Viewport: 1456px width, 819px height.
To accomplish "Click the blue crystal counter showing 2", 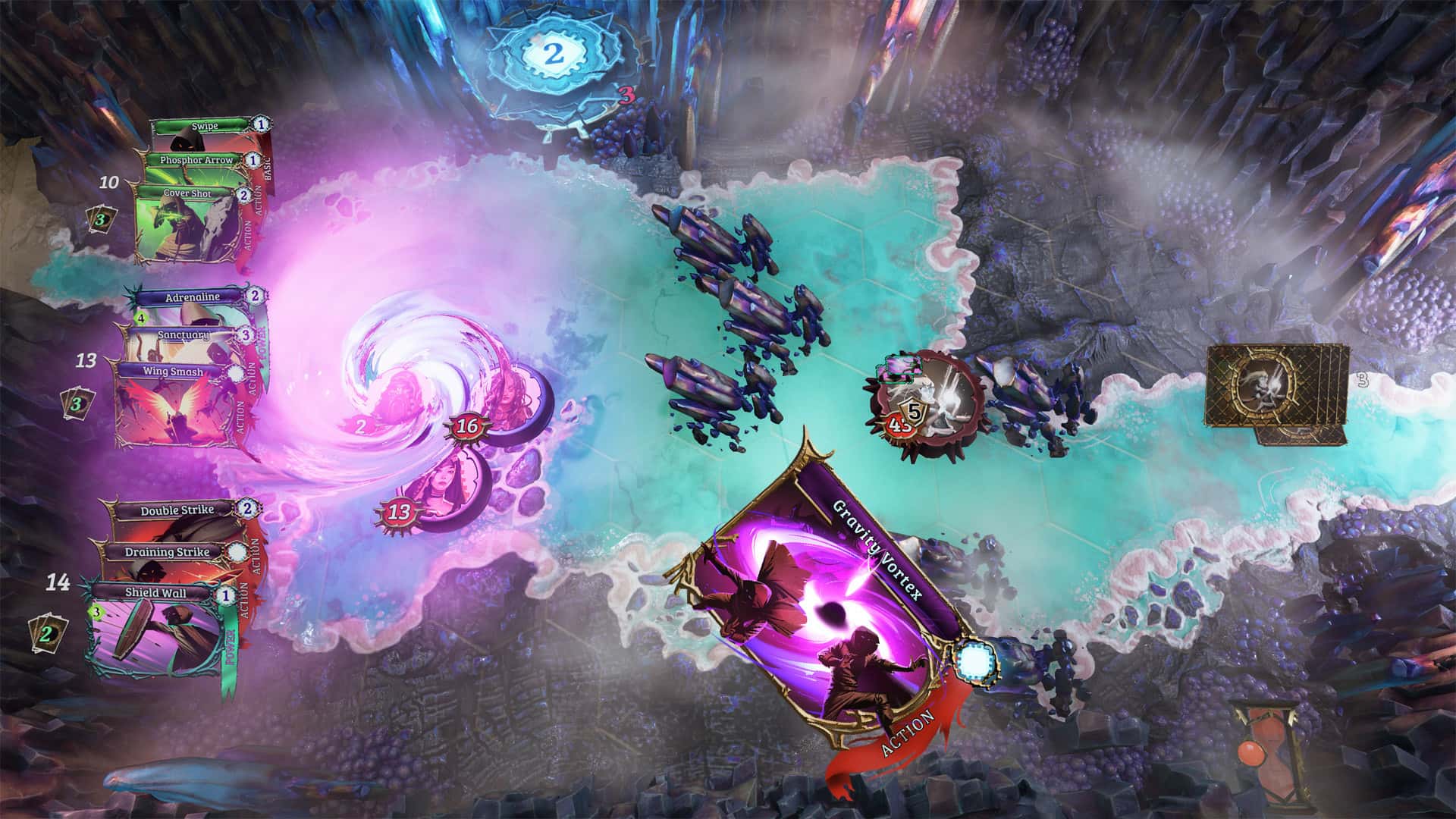I will (554, 53).
